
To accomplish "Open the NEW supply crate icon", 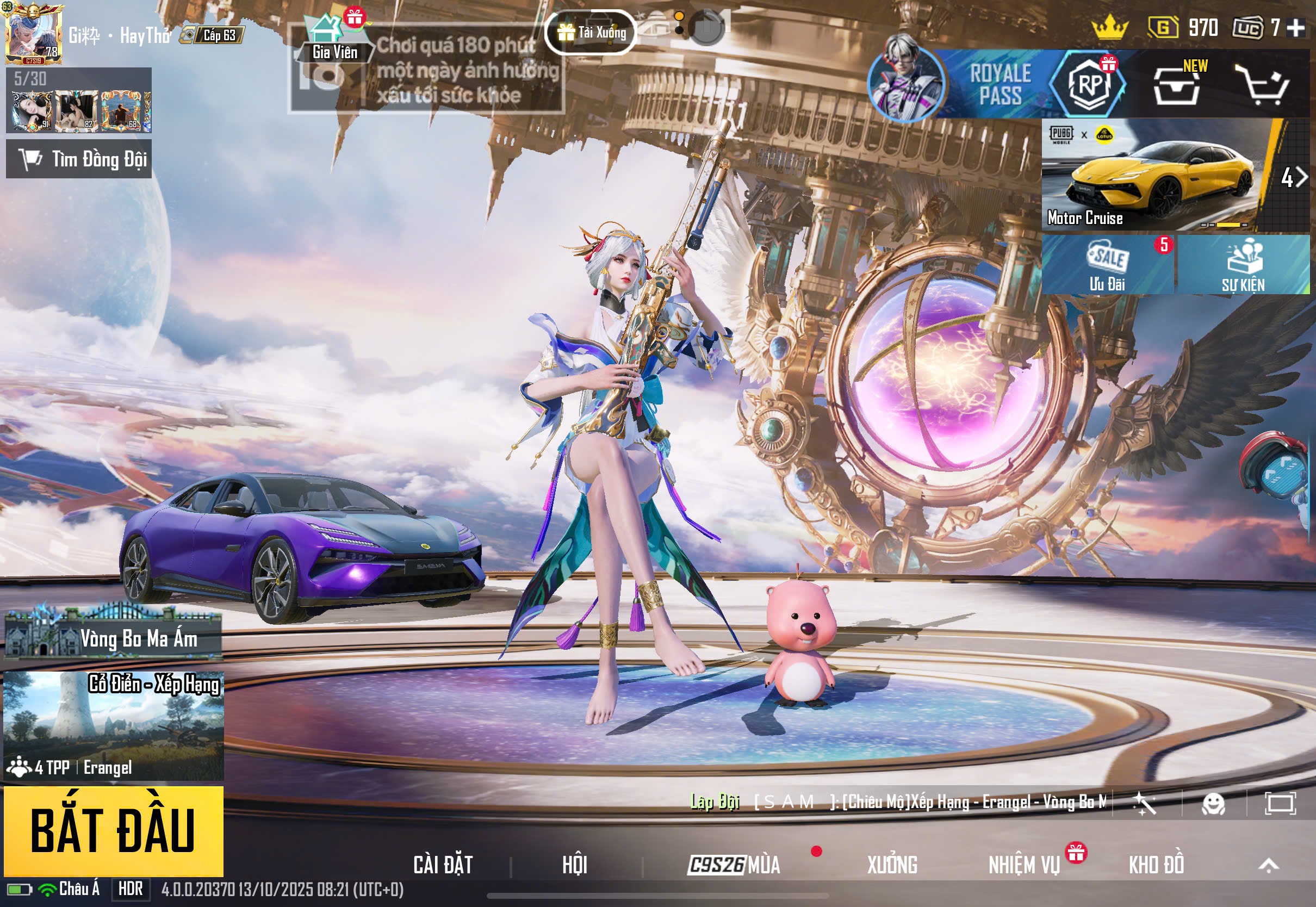I will tap(1177, 85).
